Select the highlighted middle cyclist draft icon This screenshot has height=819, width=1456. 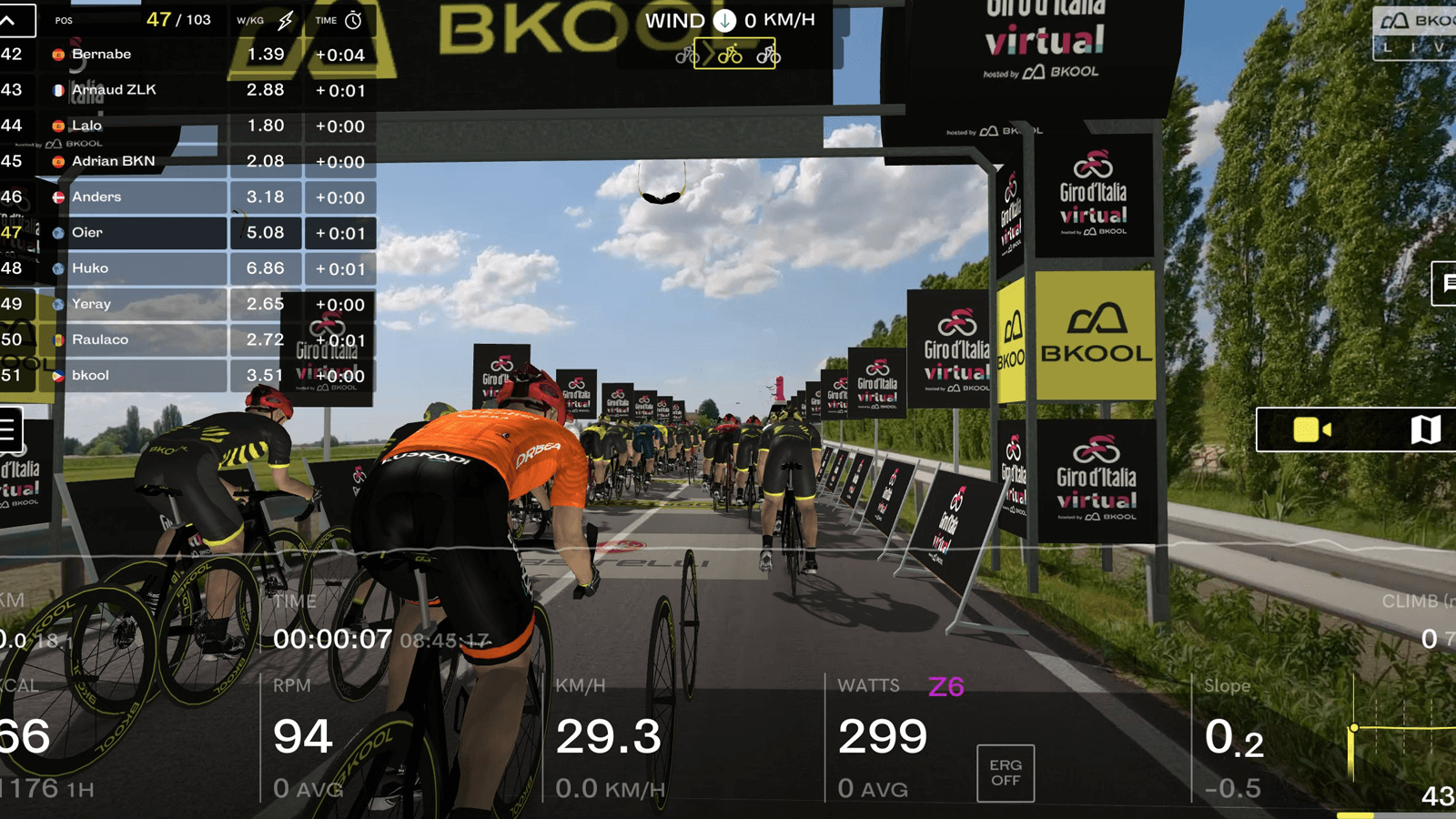click(730, 56)
